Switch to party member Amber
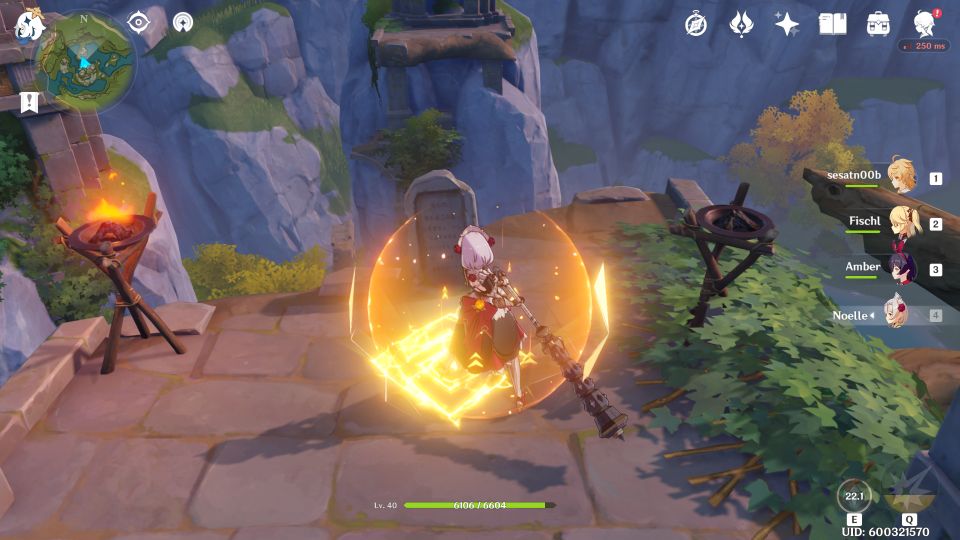Screen dimensions: 960x540 tap(901, 268)
